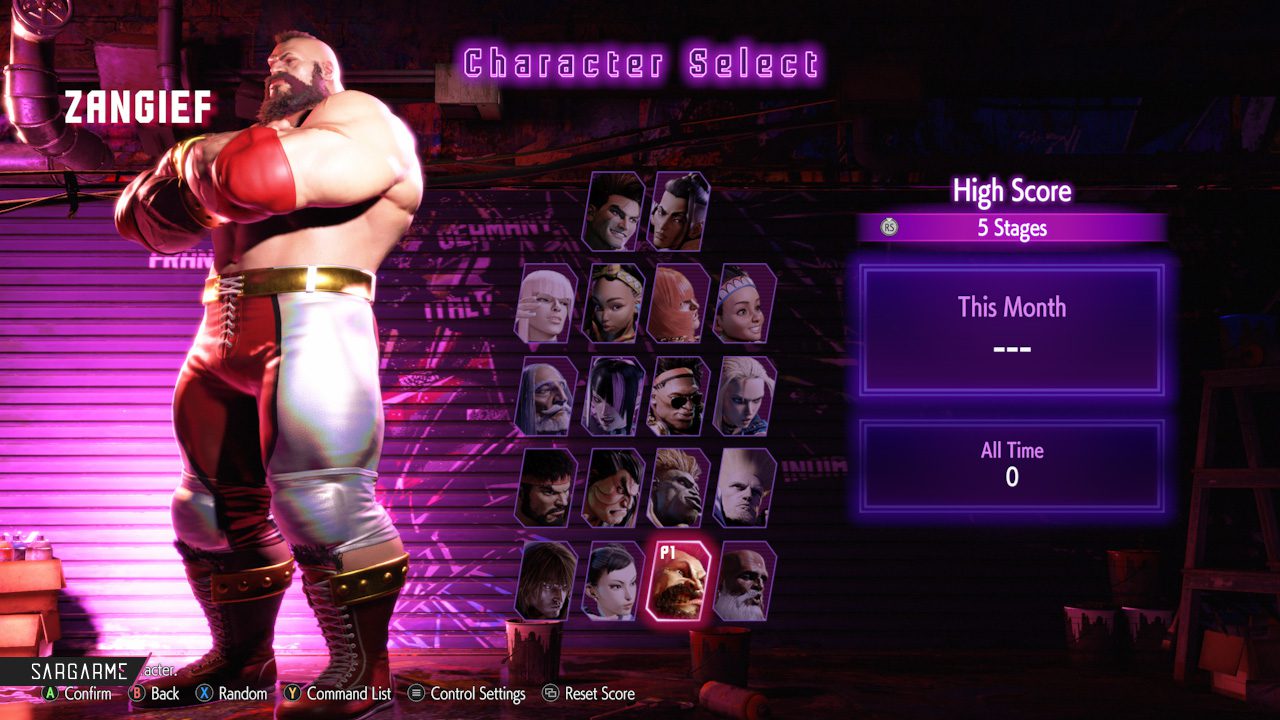Screen dimensions: 1280x720
Task: Select Lily with the feathered headband
Action: (x=745, y=304)
